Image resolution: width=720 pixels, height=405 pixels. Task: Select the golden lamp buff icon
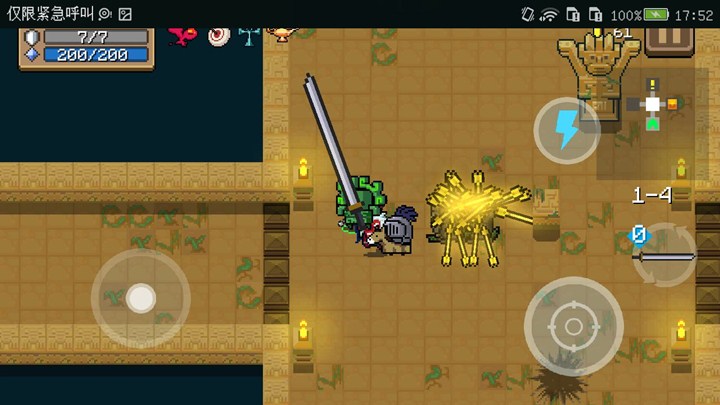283,33
